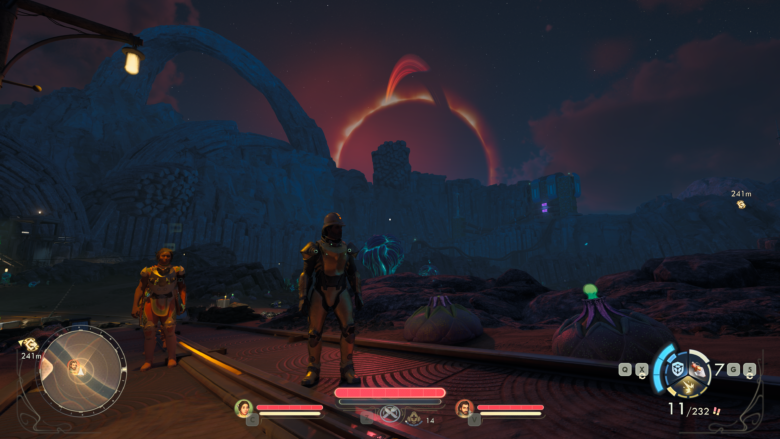Click the right bearded companion's portrait

(x=464, y=408)
